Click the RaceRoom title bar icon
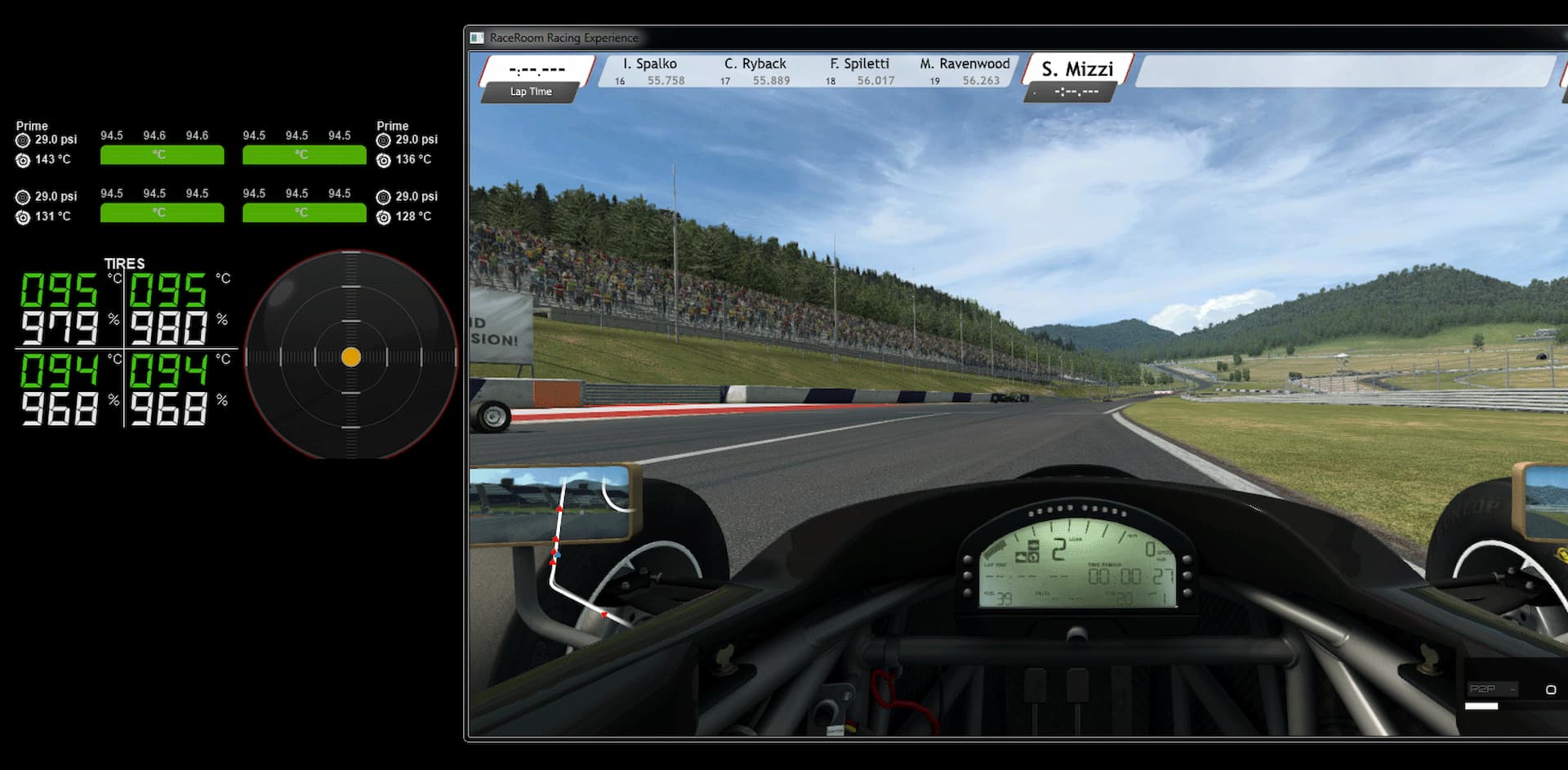 tap(477, 38)
